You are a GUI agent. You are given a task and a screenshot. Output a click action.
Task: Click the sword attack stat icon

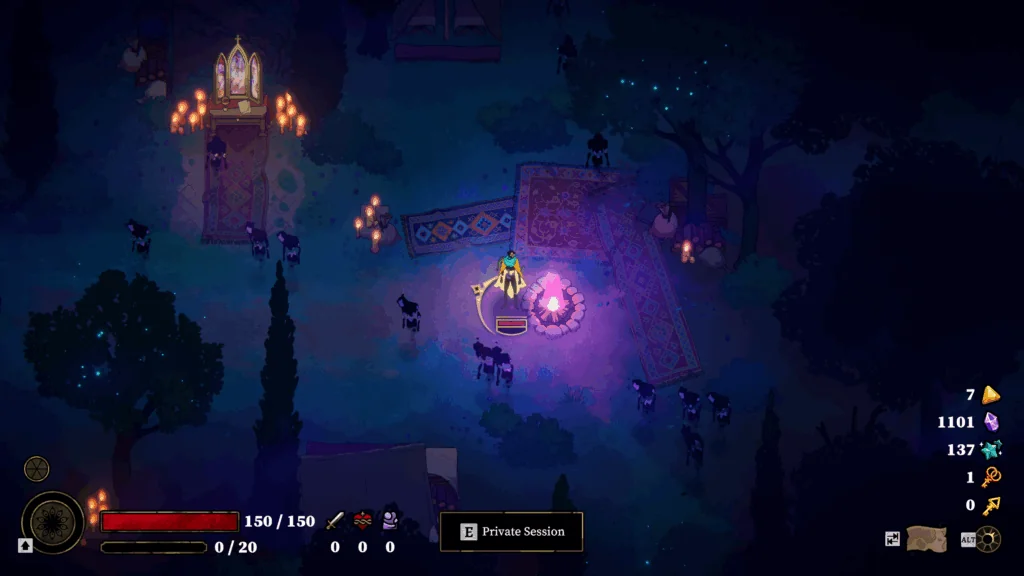335,521
